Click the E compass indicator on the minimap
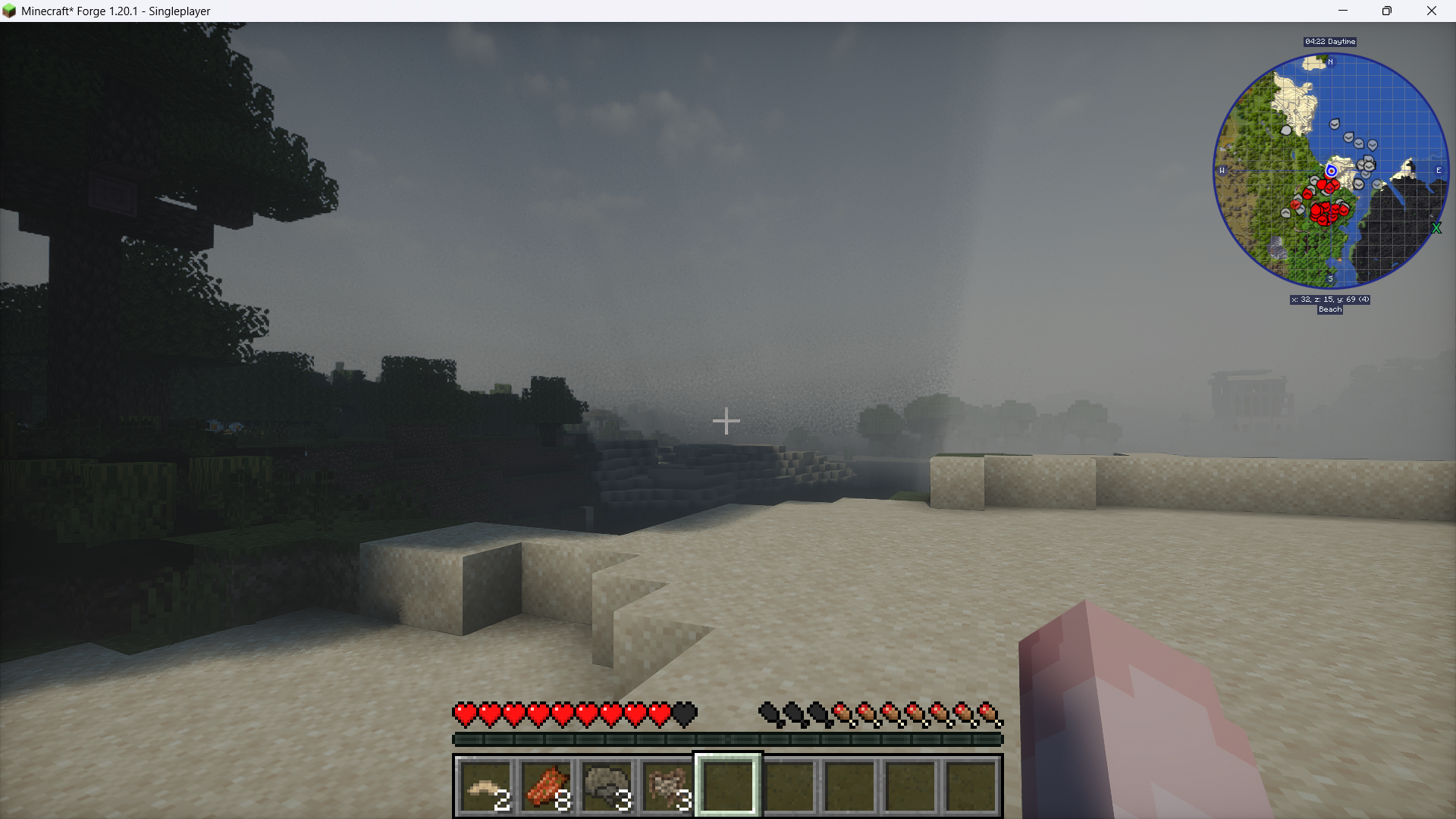The height and width of the screenshot is (819, 1456). tap(1439, 170)
